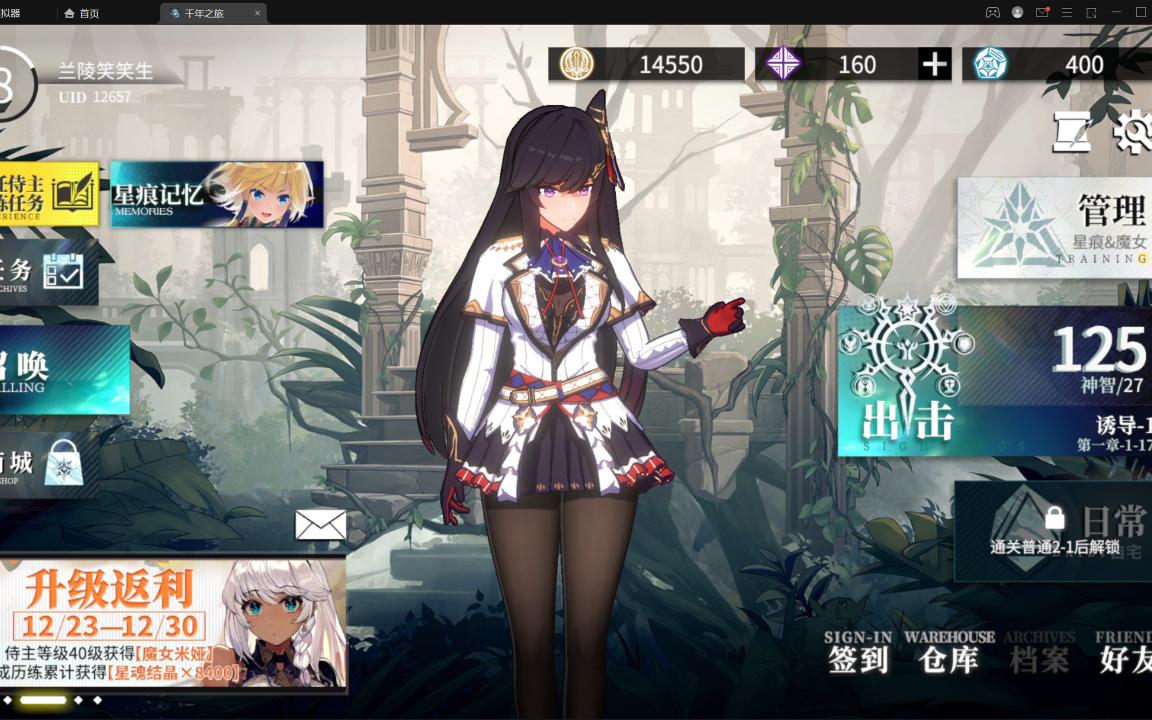Add purple crystals with the plus button
Viewport: 1152px width, 720px height.
click(x=934, y=65)
